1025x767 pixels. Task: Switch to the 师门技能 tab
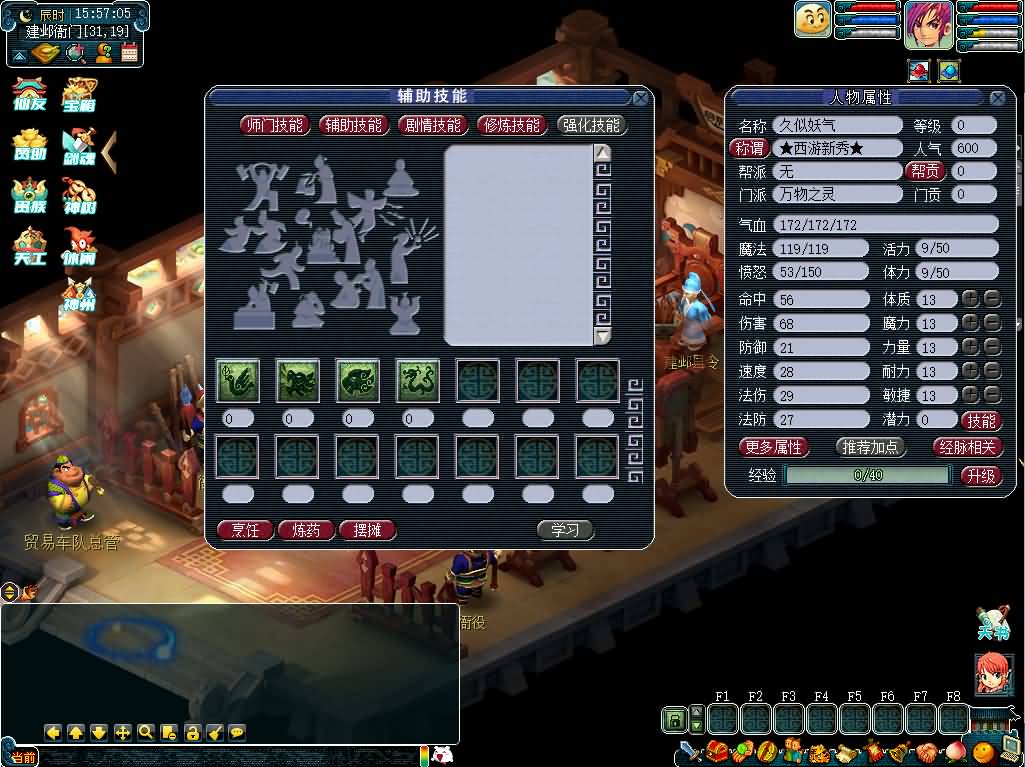pyautogui.click(x=274, y=125)
